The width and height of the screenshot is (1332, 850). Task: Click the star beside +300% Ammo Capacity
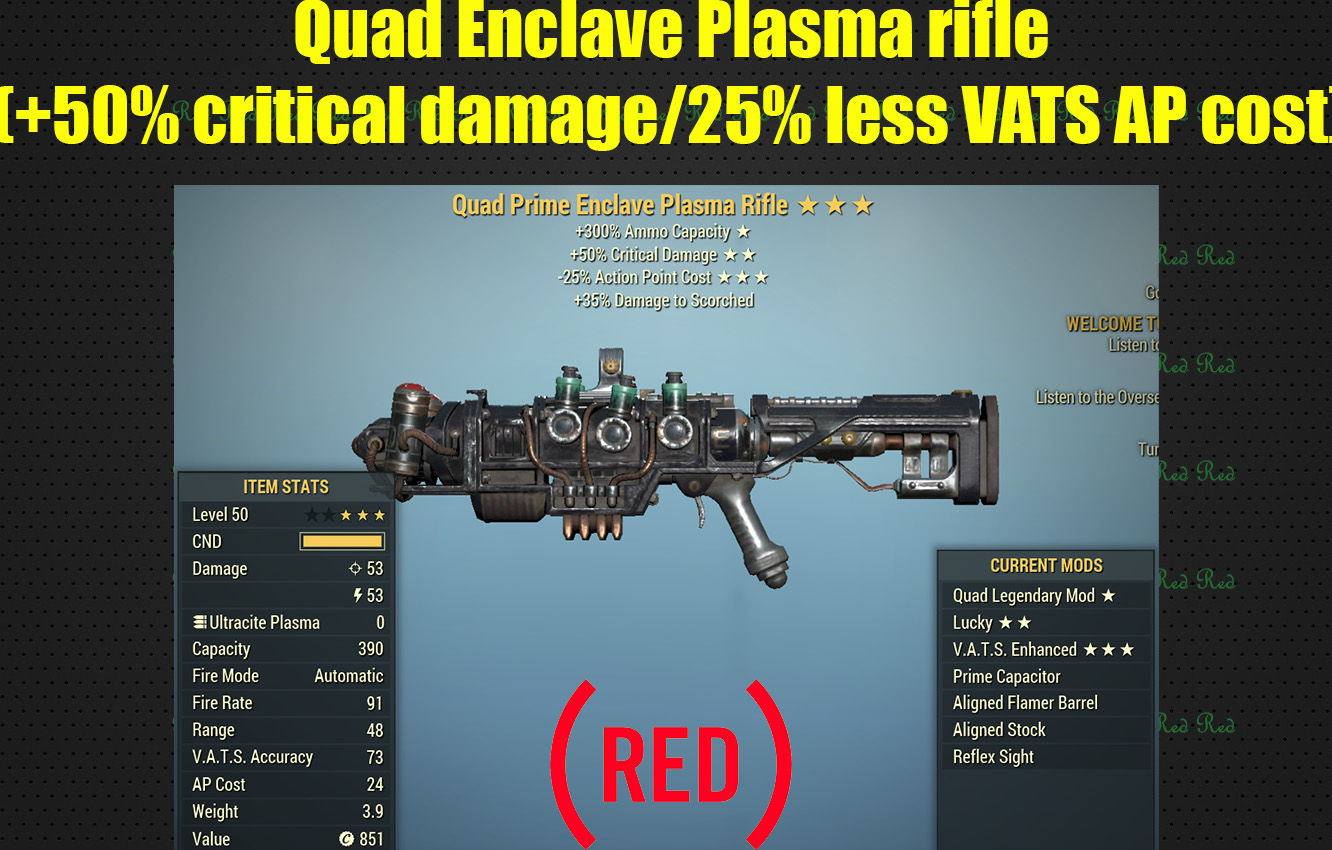coord(741,231)
